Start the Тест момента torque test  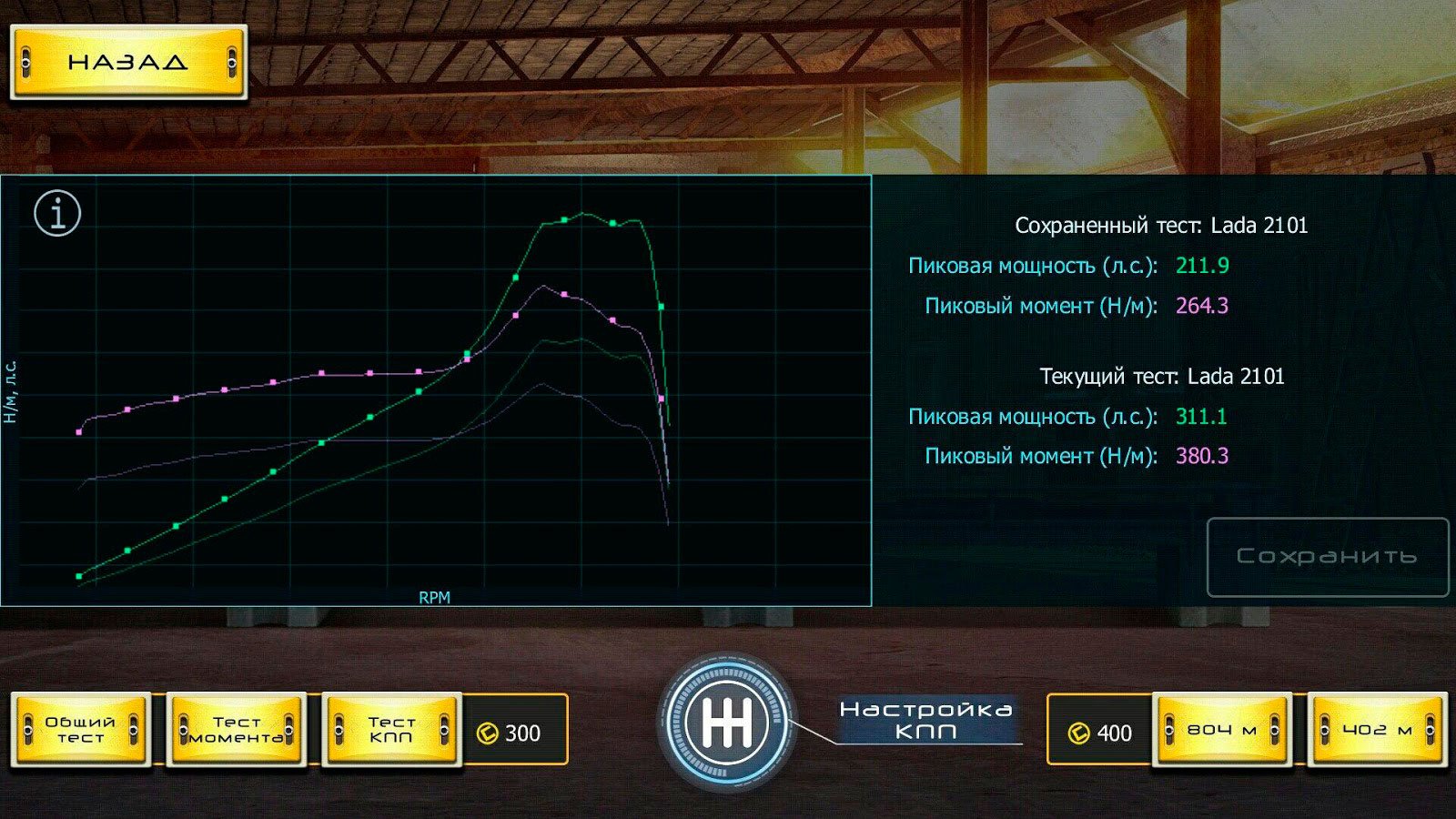(x=237, y=730)
